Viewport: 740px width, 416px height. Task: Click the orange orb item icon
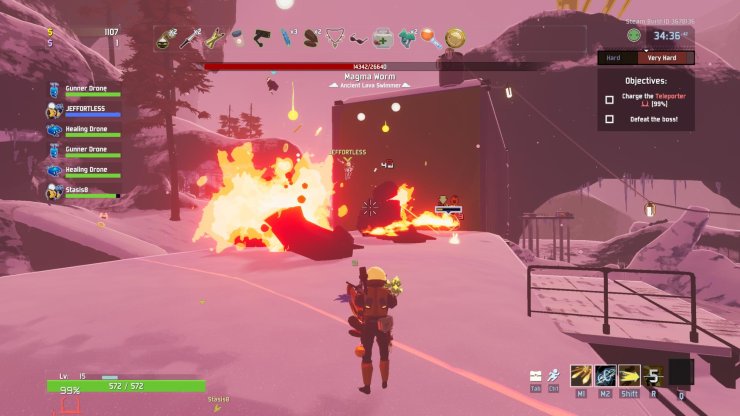[429, 39]
